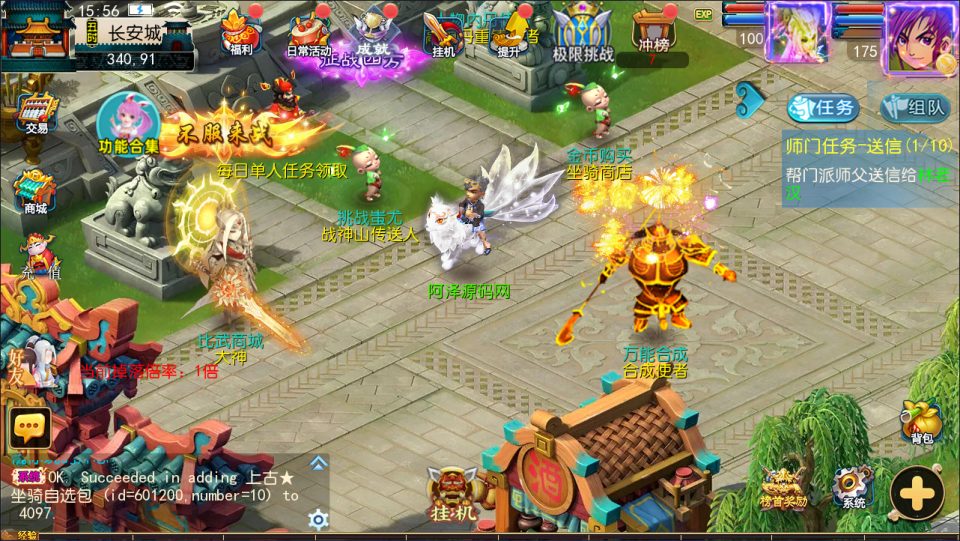This screenshot has height=541, width=960.
Task: Open the 成就 achievements trophy
Action: tap(375, 30)
